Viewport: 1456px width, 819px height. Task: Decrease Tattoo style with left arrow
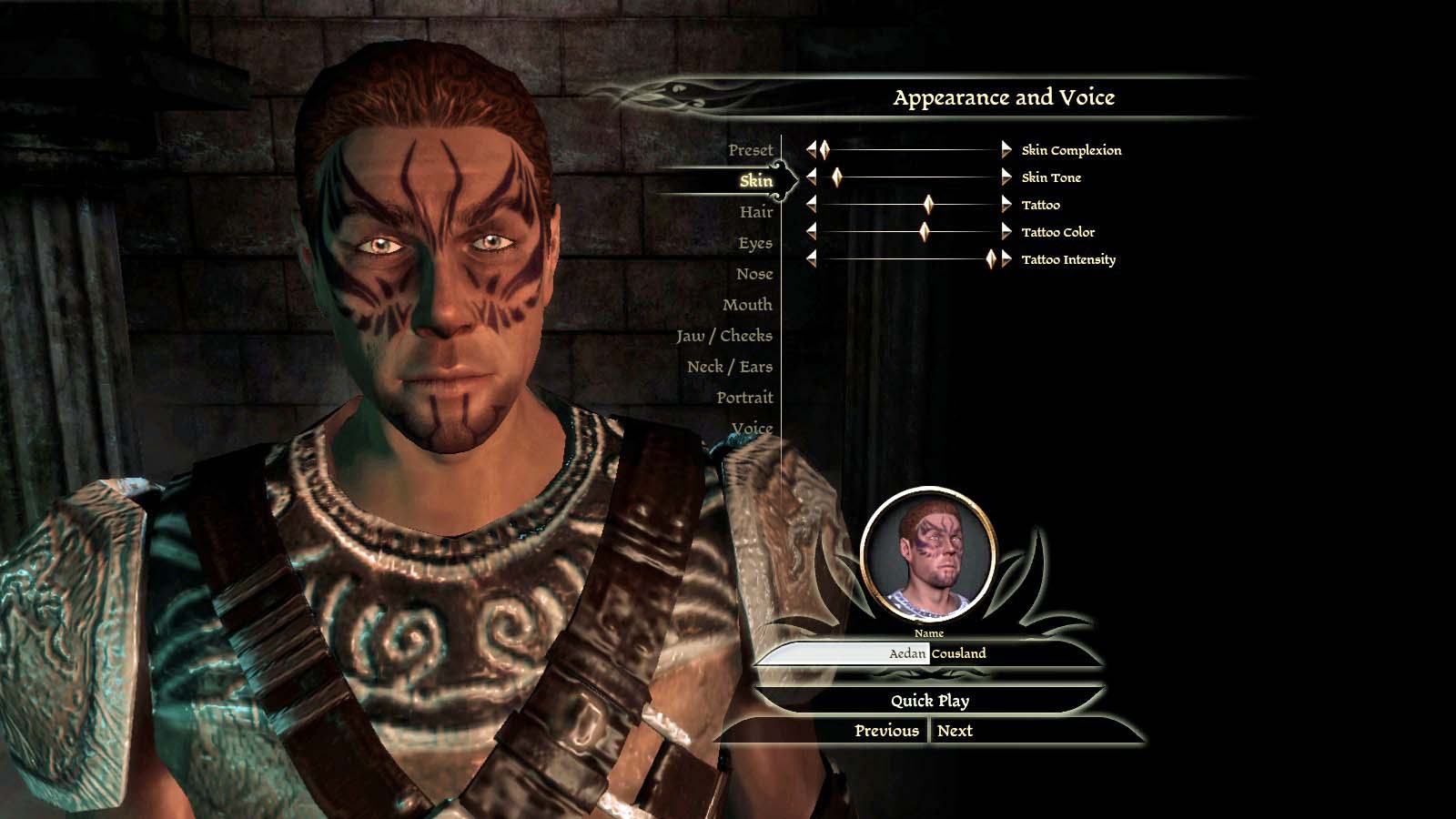pos(811,205)
